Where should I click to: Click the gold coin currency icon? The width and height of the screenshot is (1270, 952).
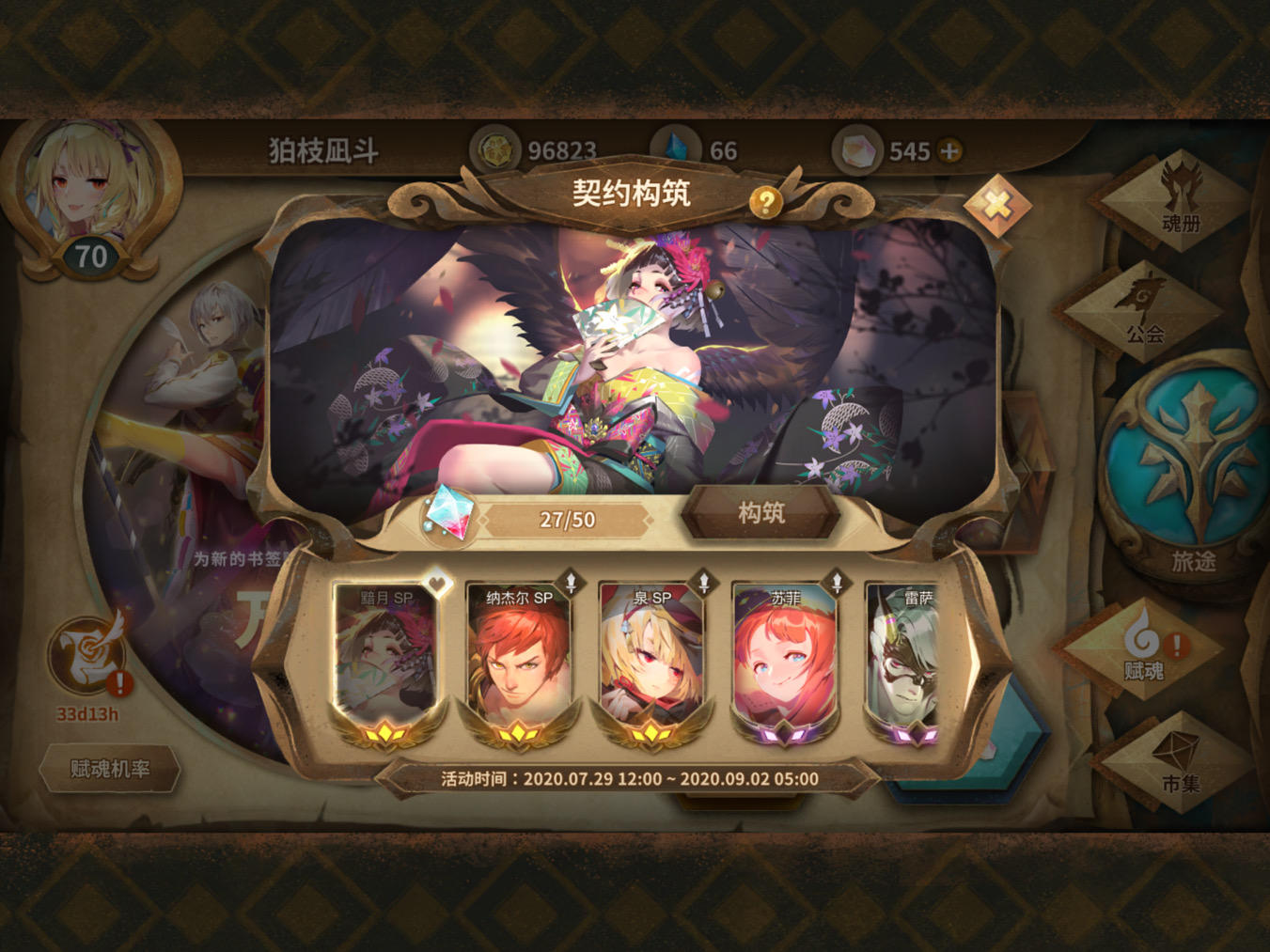click(495, 149)
